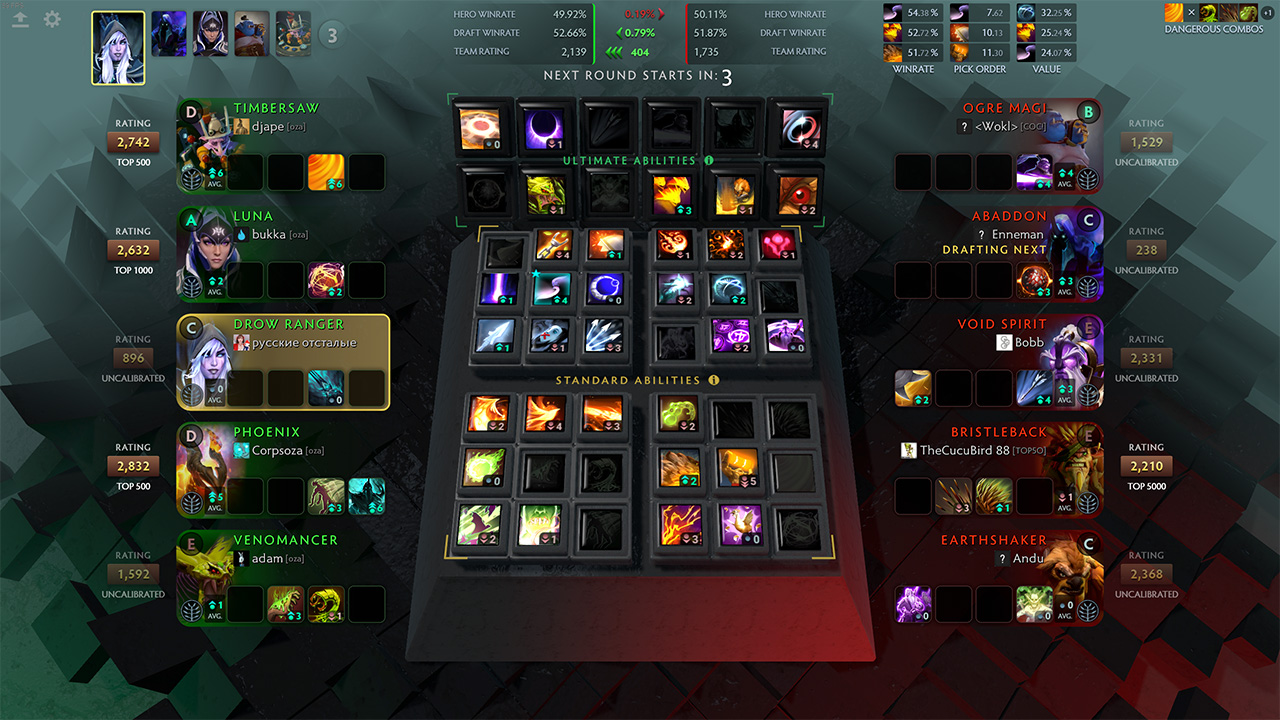This screenshot has width=1280, height=720.
Task: Choose the Fire Spirits phoenix ability
Action: pyautogui.click(x=546, y=414)
